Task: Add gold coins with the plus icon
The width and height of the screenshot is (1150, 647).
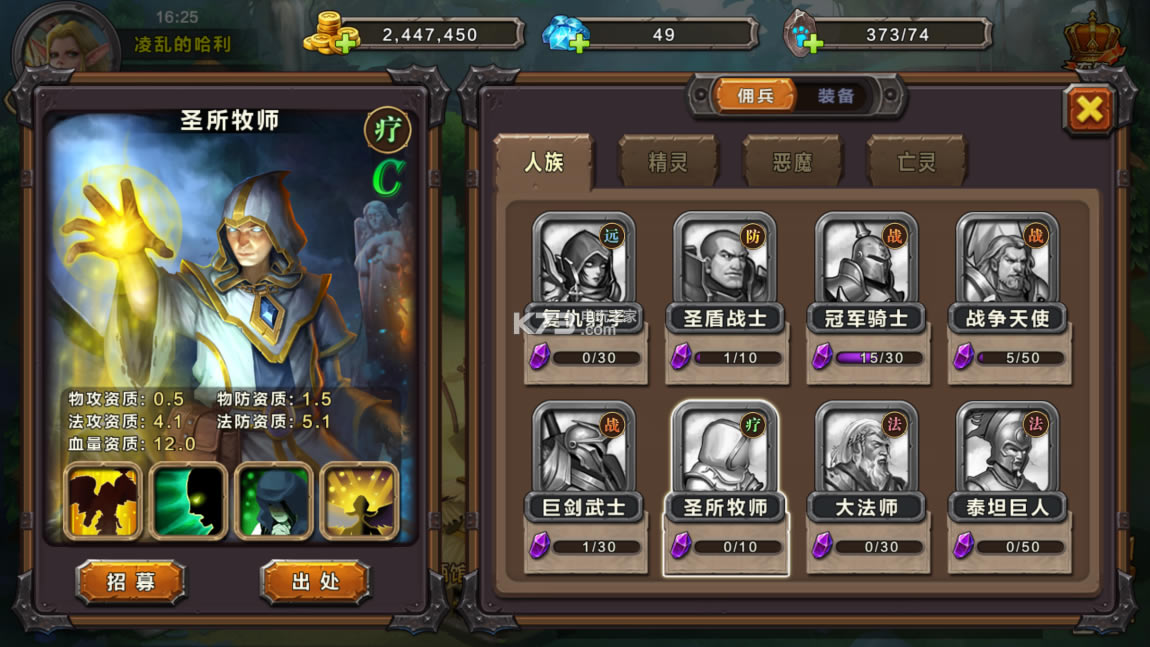Action: click(x=346, y=42)
